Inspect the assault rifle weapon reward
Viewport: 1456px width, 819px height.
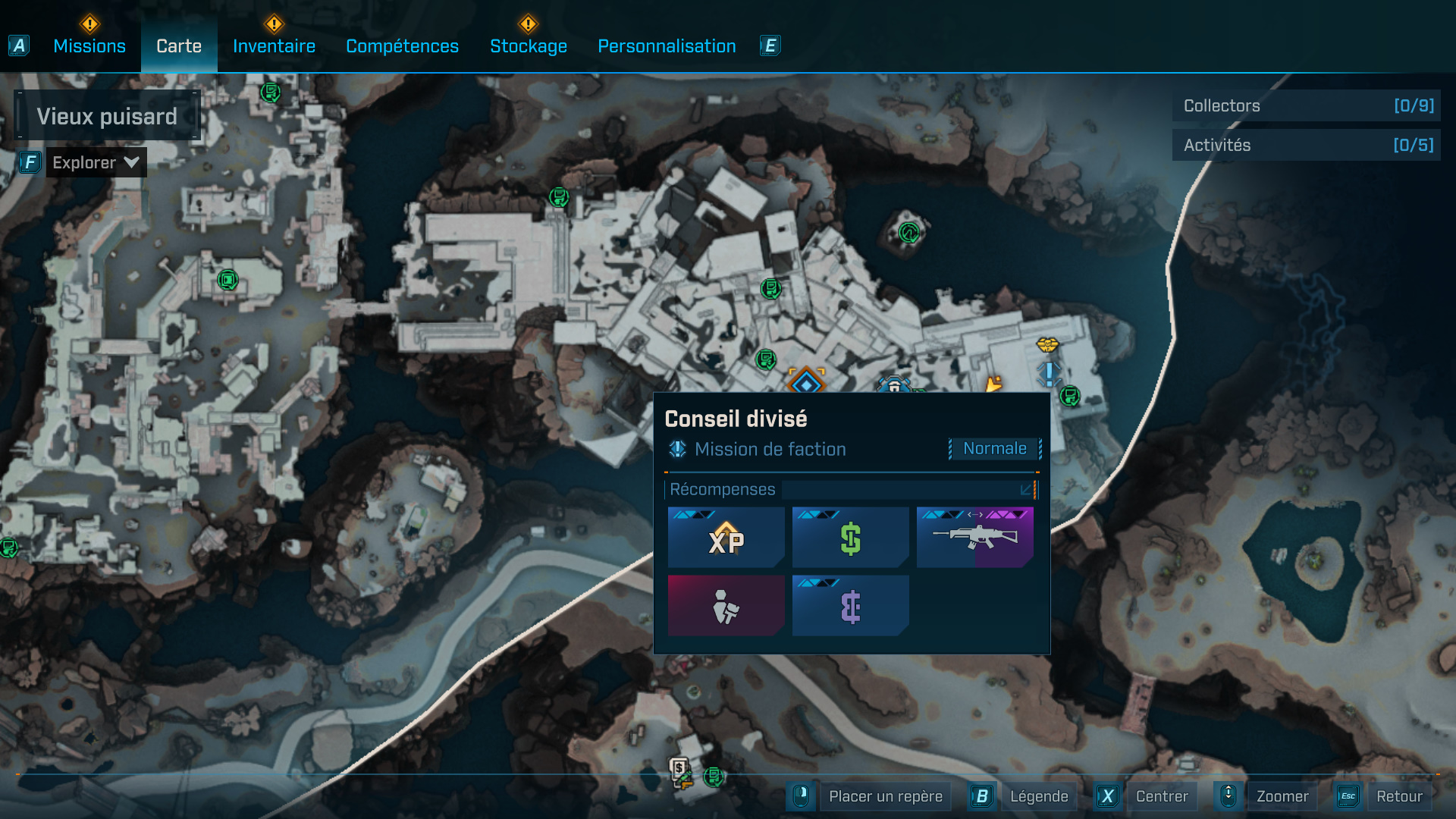[x=974, y=538]
